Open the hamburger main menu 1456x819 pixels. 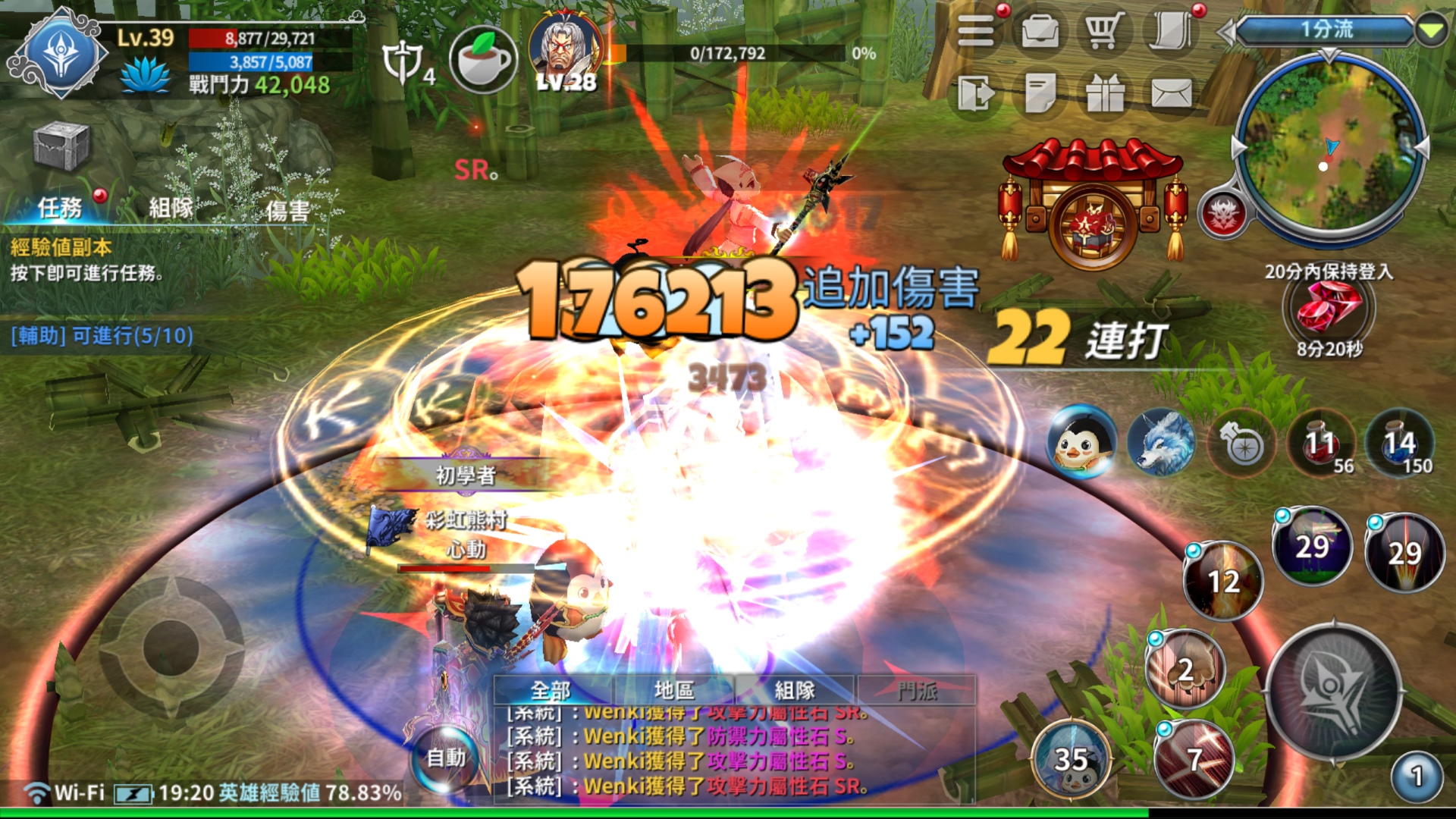point(976,32)
